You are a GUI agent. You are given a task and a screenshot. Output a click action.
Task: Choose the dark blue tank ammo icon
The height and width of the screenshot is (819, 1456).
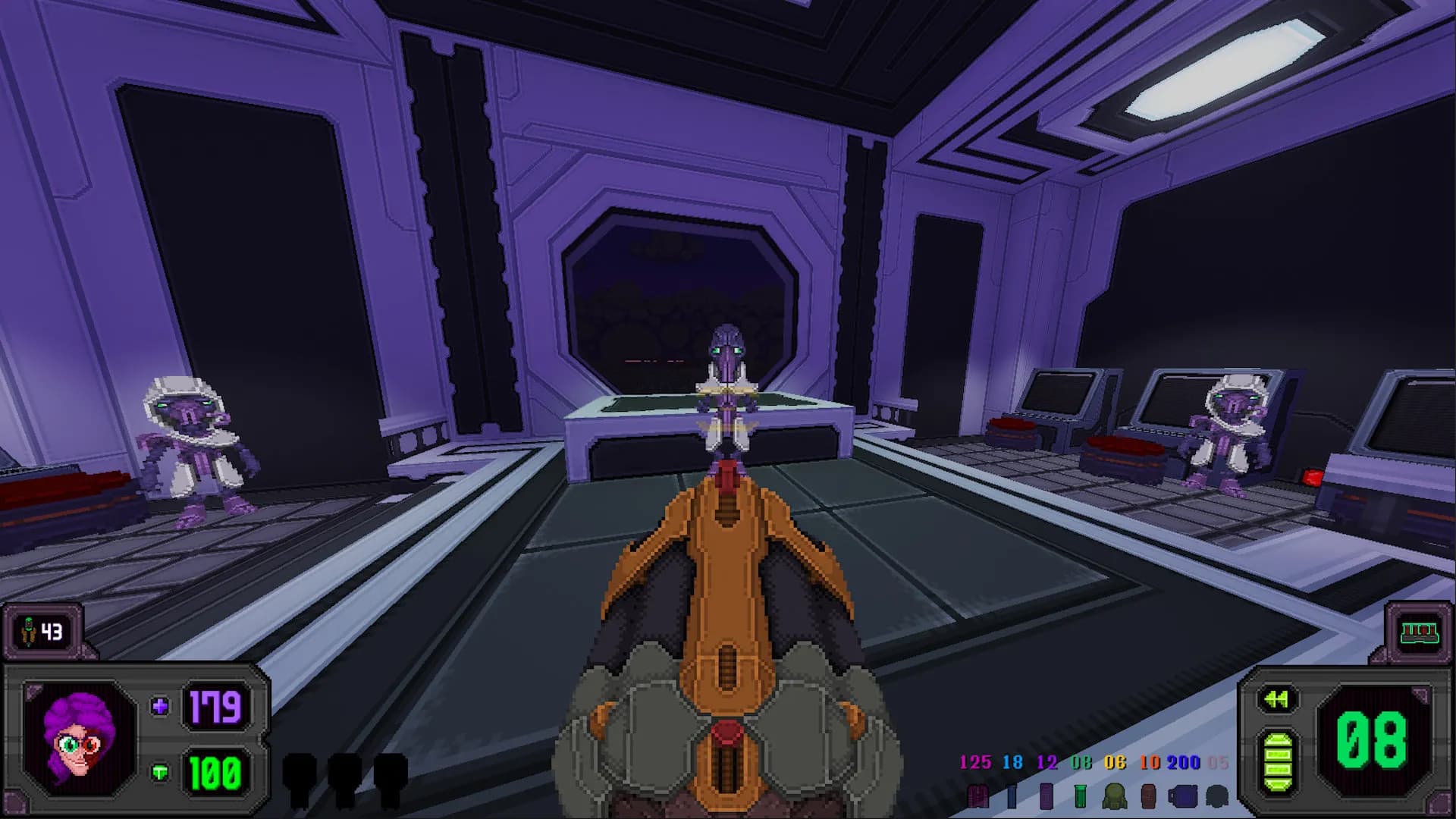point(1182,796)
